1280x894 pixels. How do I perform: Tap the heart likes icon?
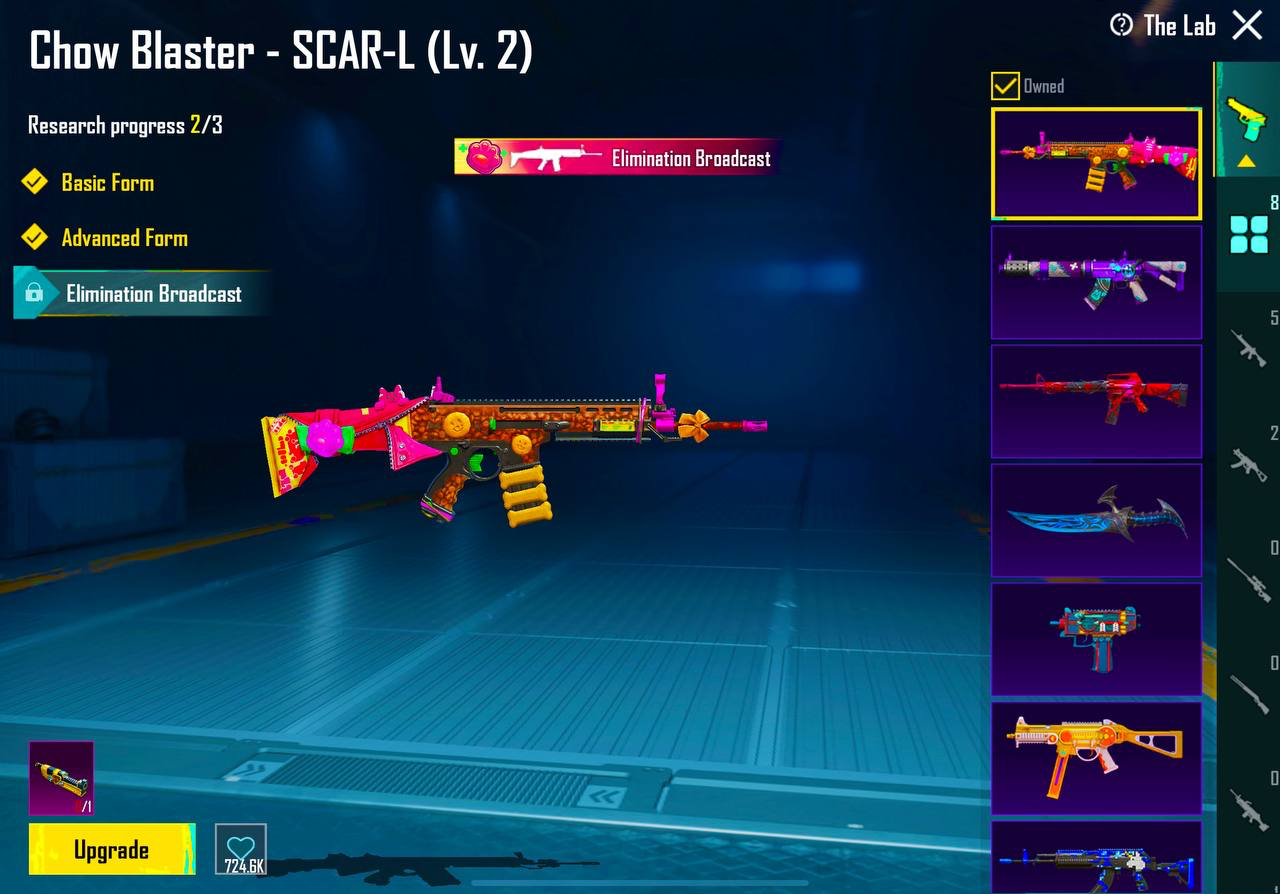tap(241, 849)
